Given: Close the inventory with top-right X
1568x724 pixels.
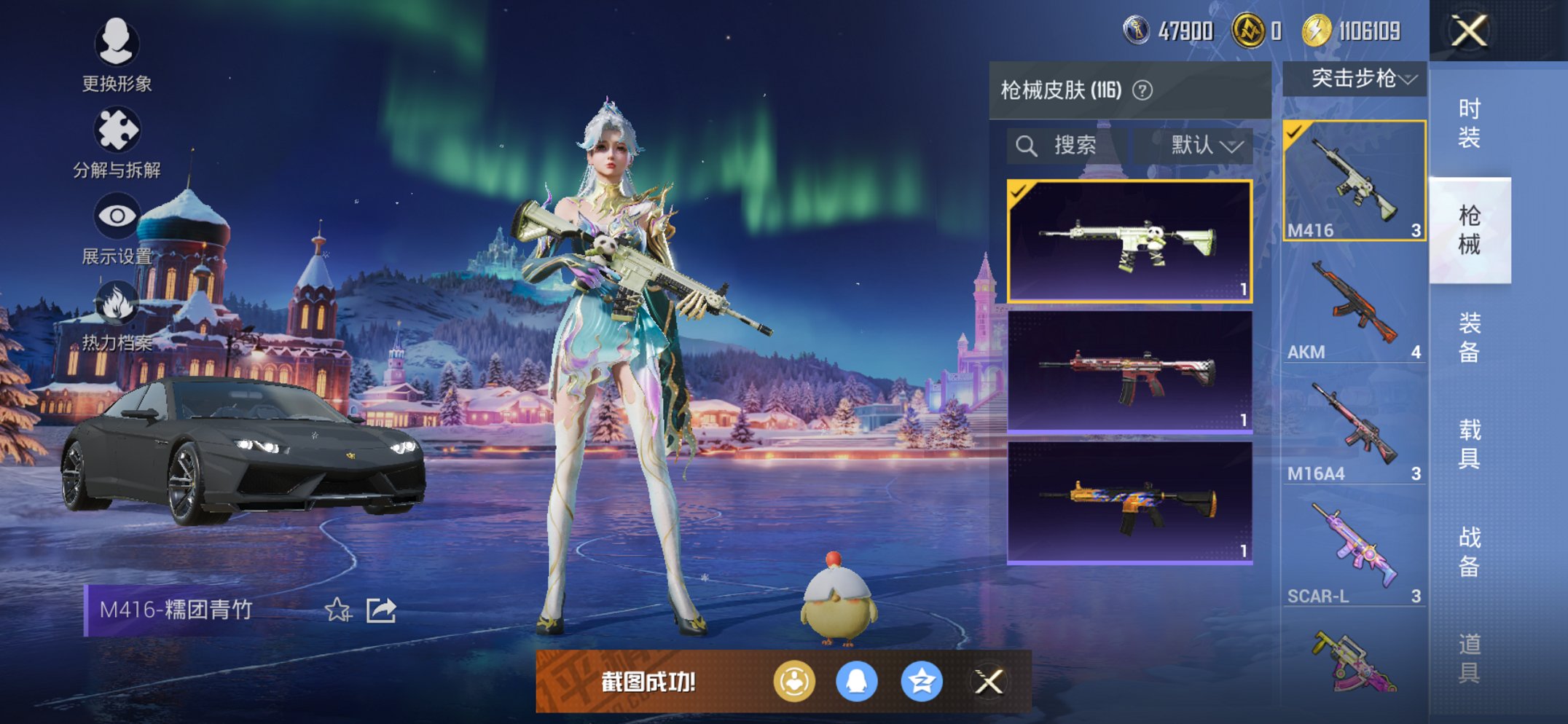Looking at the screenshot, I should click(x=1468, y=31).
